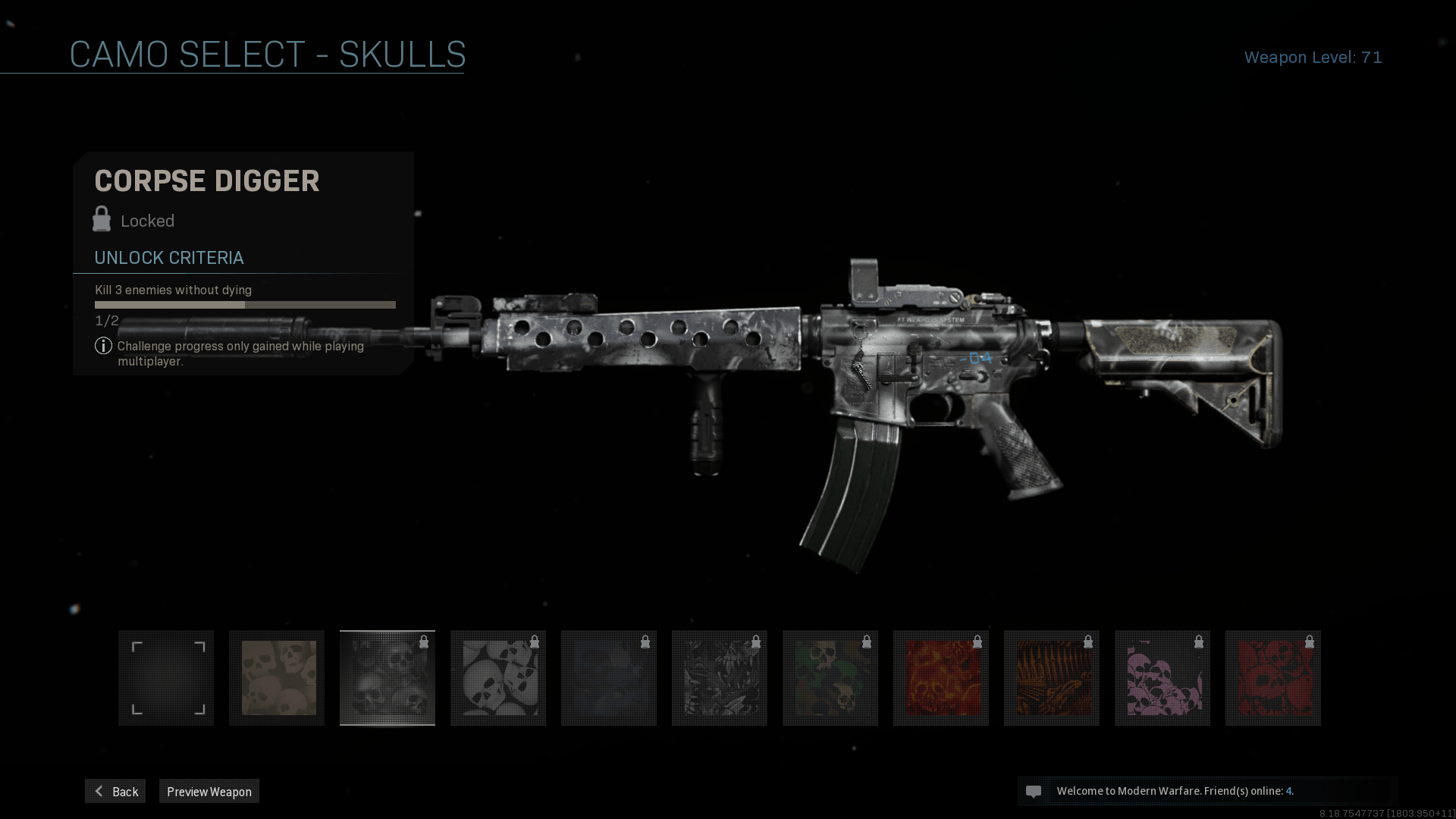
Task: Choose the tan skulls camo
Action: [x=277, y=678]
